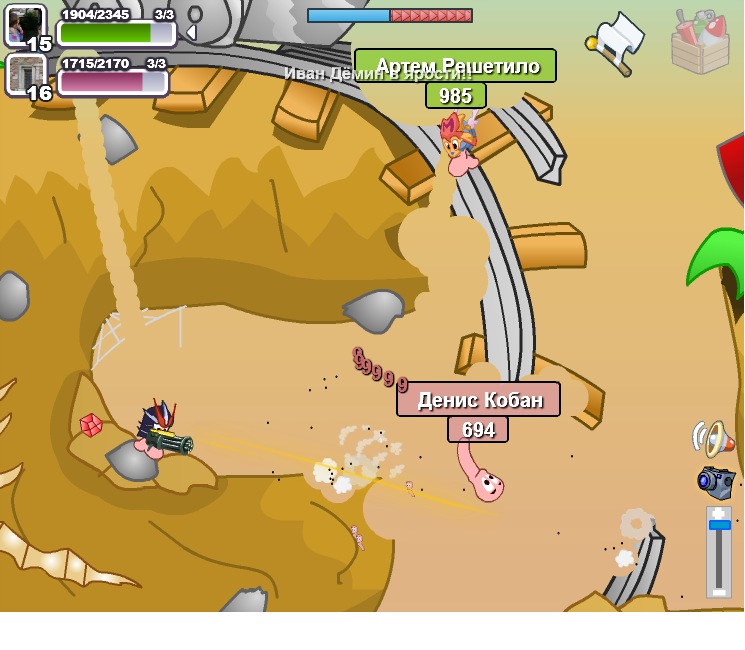
Task: Click the camera icon
Action: click(x=716, y=481)
